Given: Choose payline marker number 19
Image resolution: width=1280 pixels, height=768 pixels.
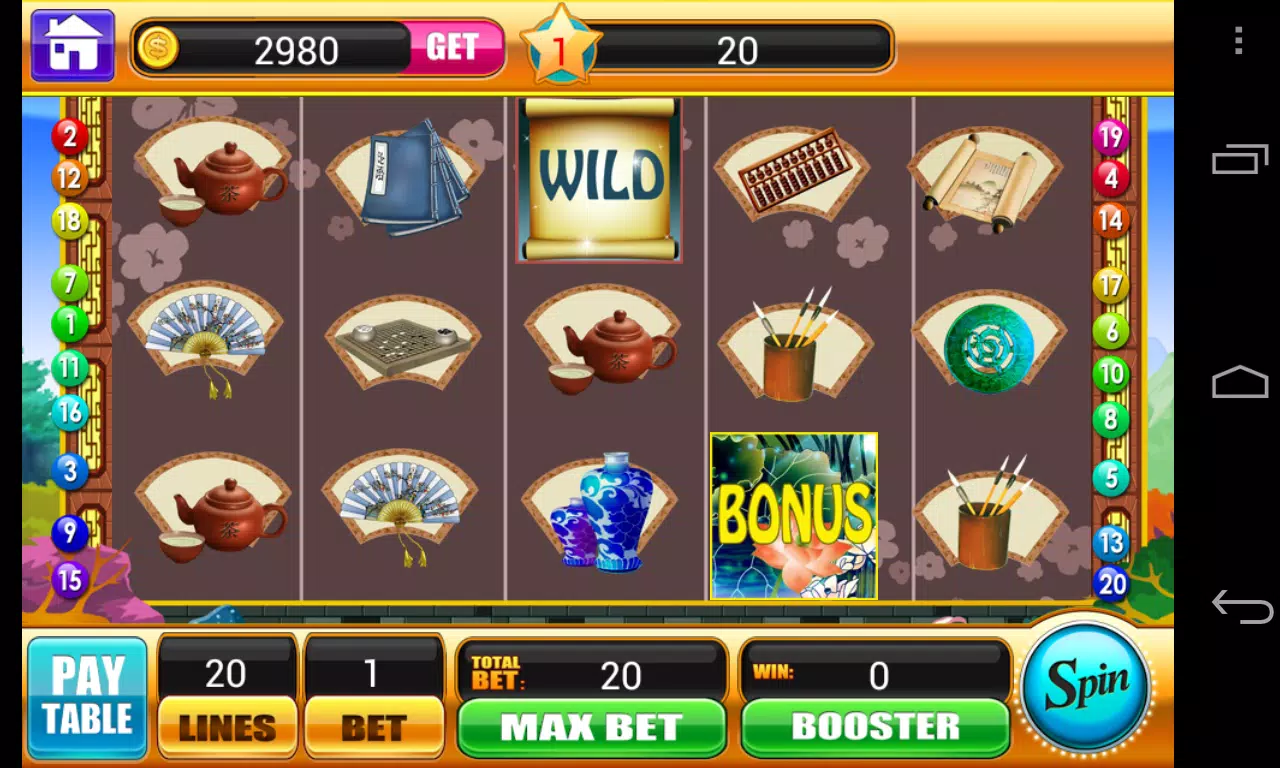Looking at the screenshot, I should point(1110,136).
